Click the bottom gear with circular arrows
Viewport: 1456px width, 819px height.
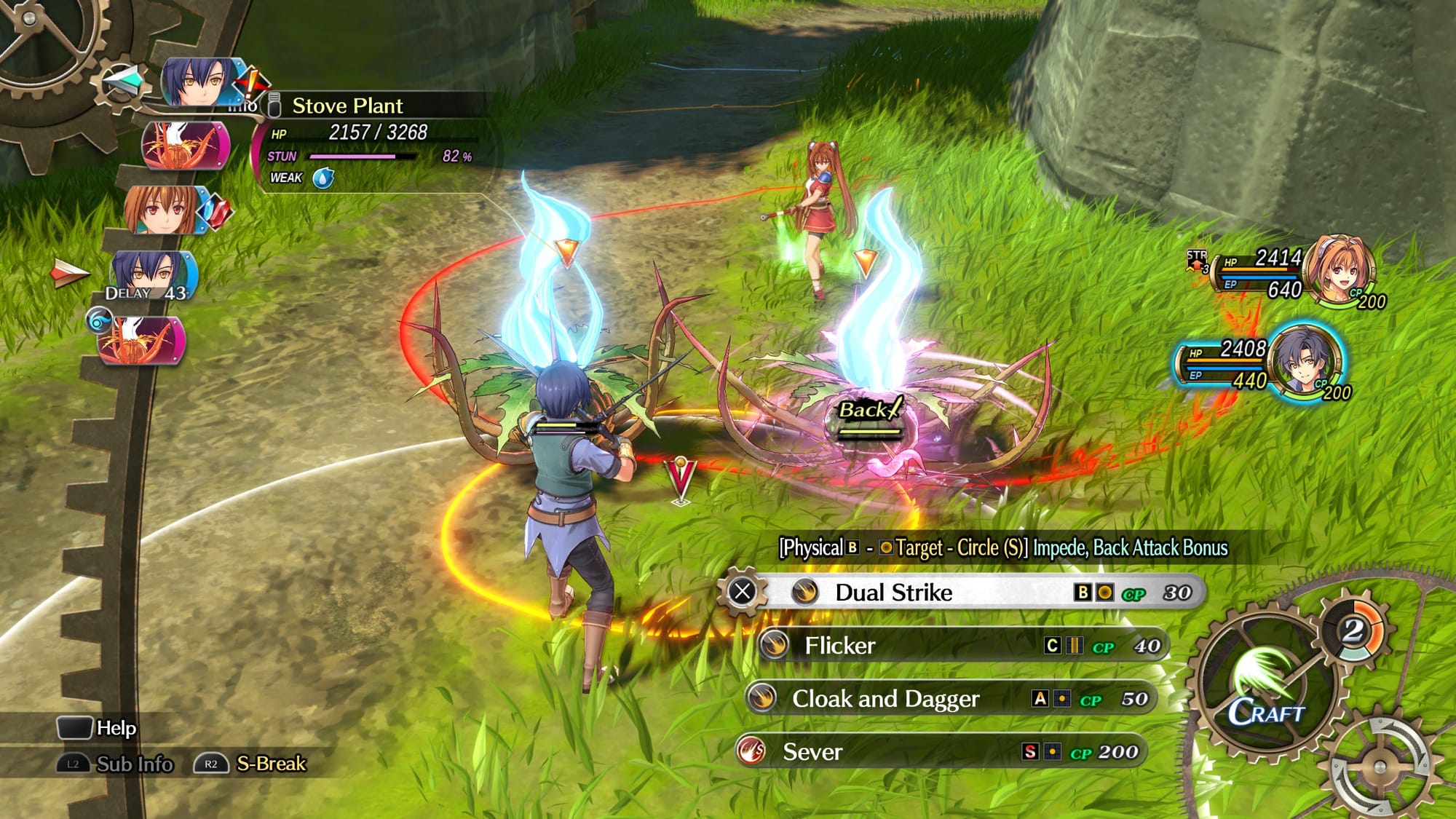(x=1380, y=767)
